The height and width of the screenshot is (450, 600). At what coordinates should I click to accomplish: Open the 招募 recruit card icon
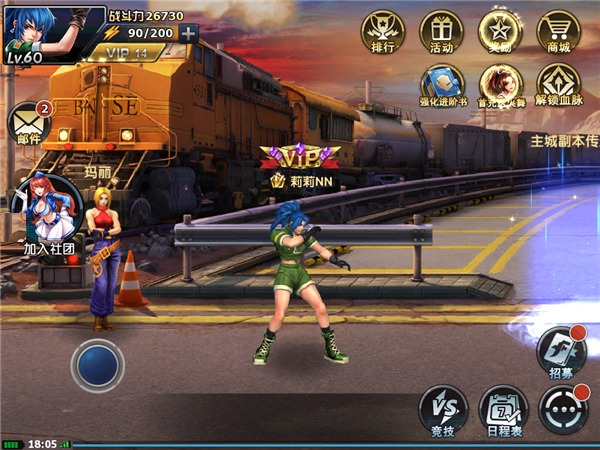pos(559,351)
